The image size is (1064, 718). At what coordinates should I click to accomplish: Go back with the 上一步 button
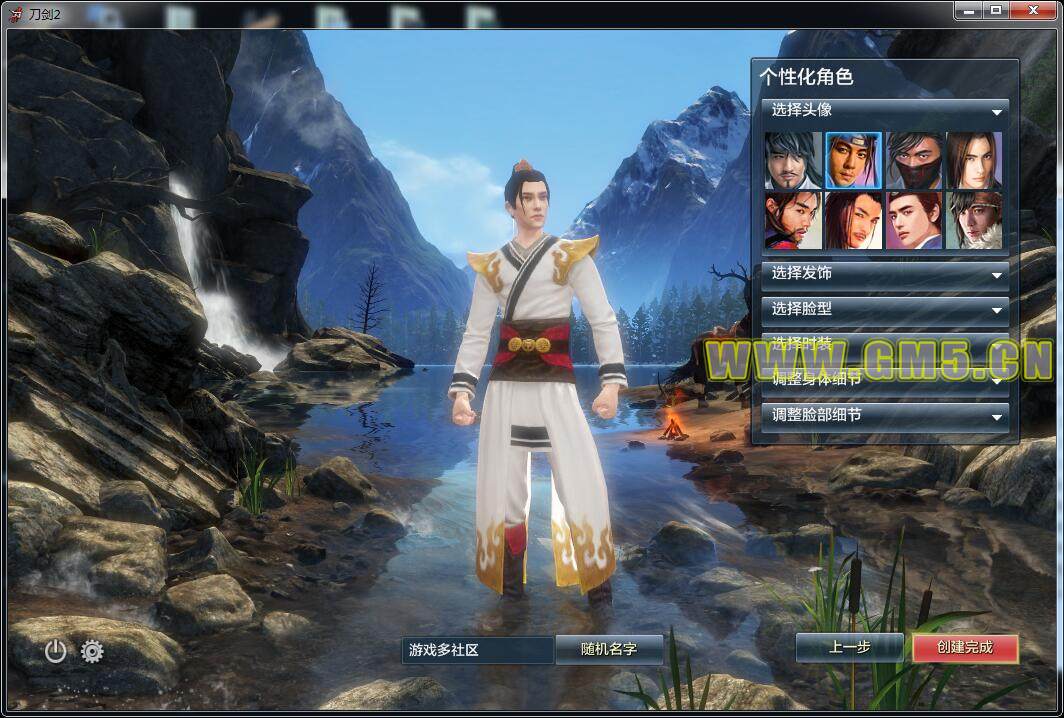(x=850, y=647)
